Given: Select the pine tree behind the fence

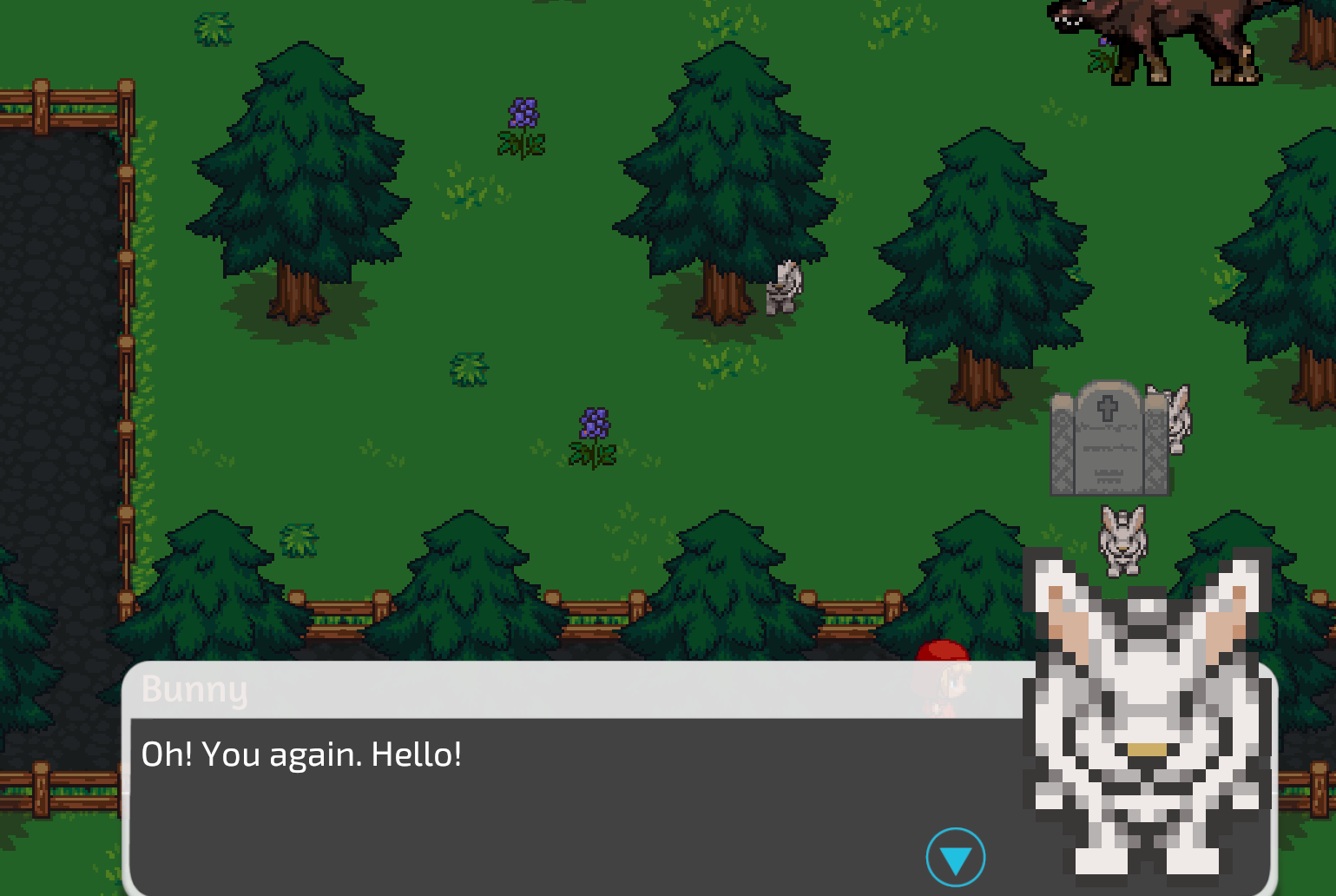Looking at the screenshot, I should [469, 590].
